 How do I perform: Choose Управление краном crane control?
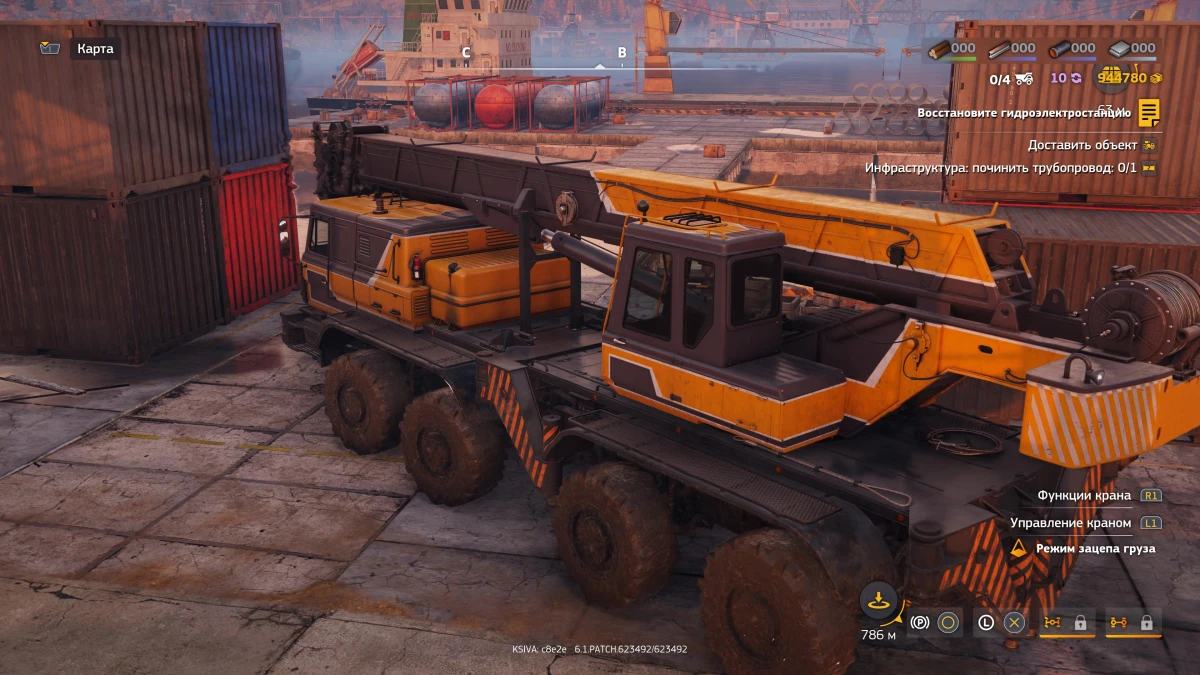click(x=1070, y=523)
